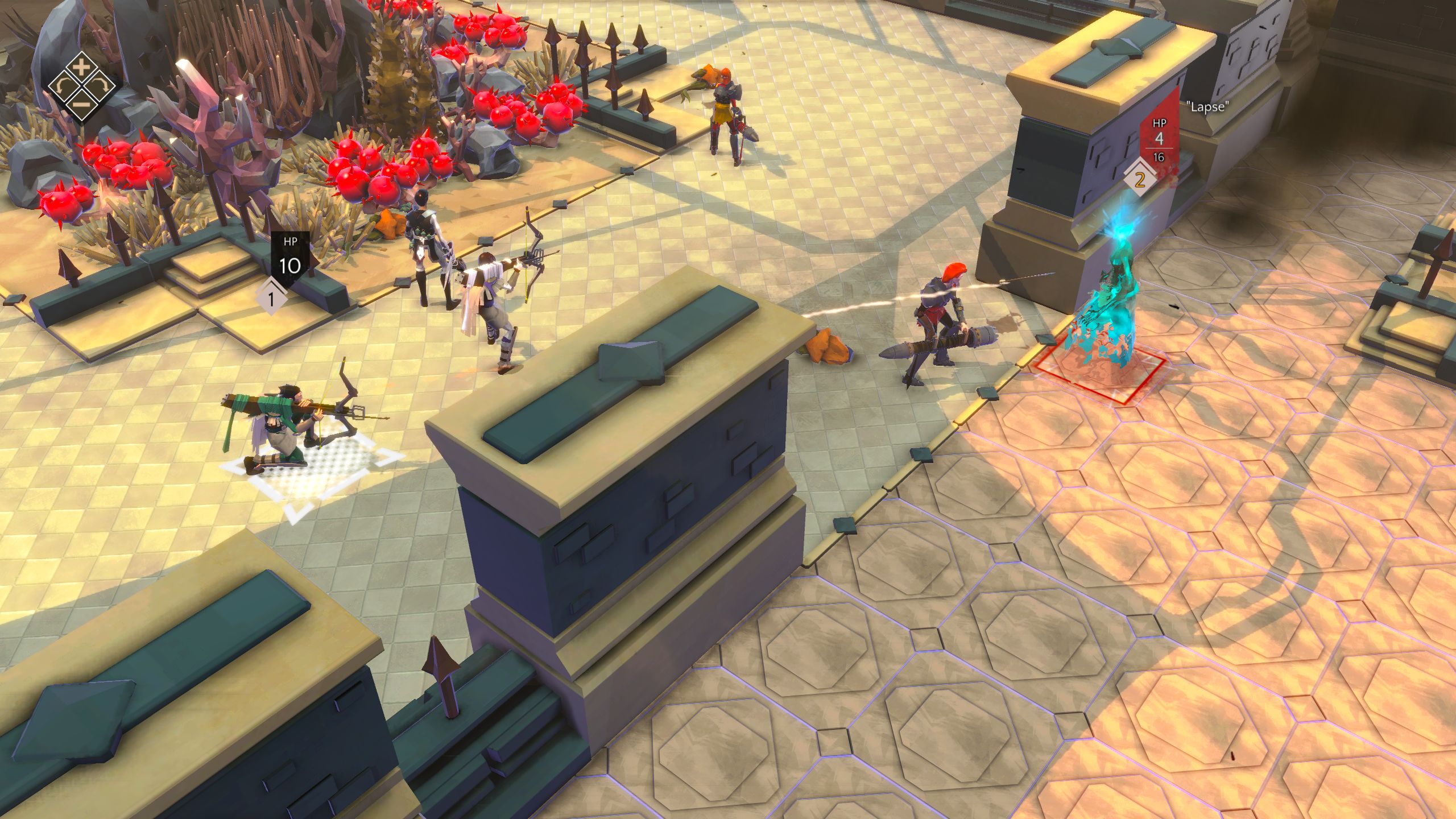Rotate the camera counter-clockwise with the left arrow
The width and height of the screenshot is (1456, 819).
pos(63,86)
